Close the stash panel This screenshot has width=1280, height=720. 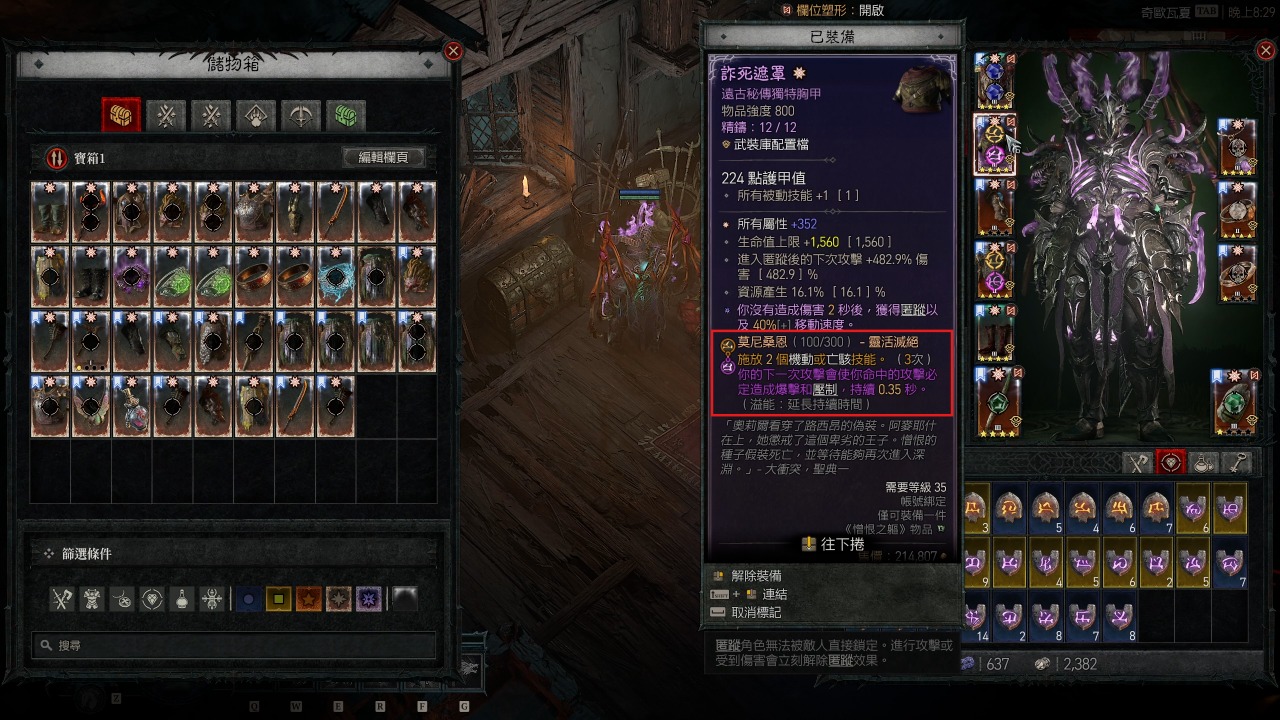pos(453,51)
